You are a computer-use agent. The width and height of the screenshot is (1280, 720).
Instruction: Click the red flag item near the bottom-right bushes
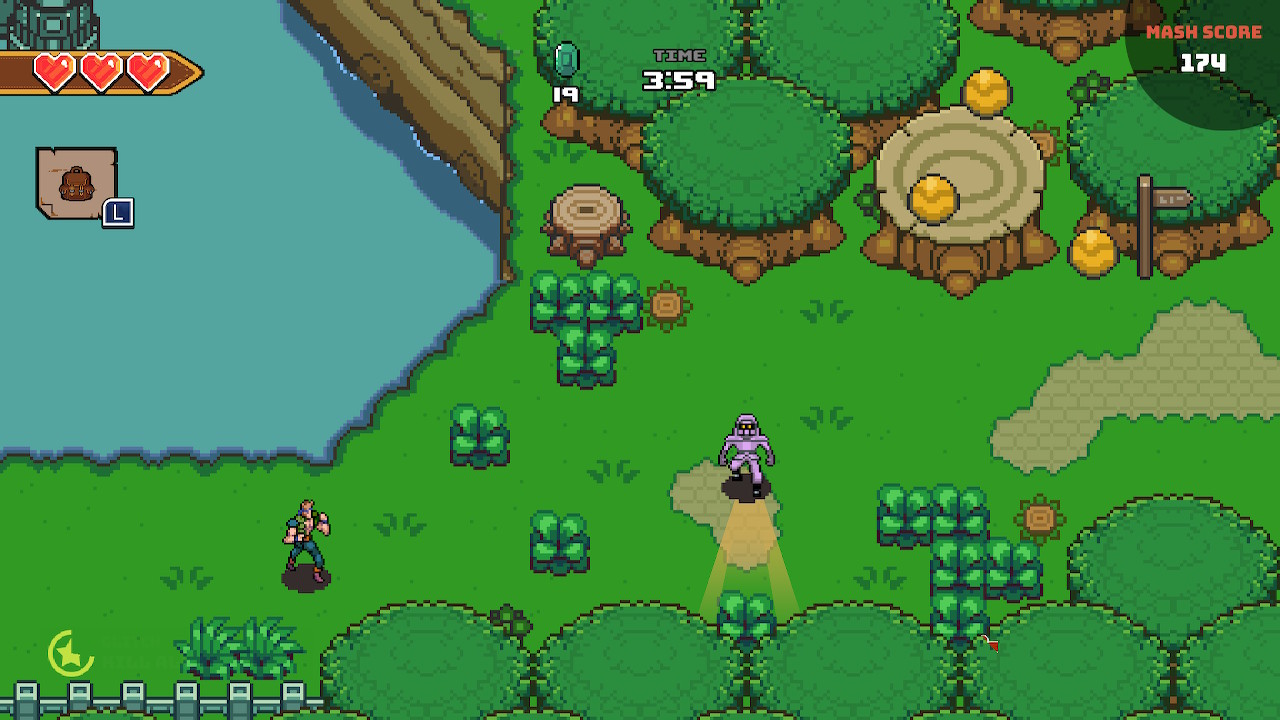point(992,644)
